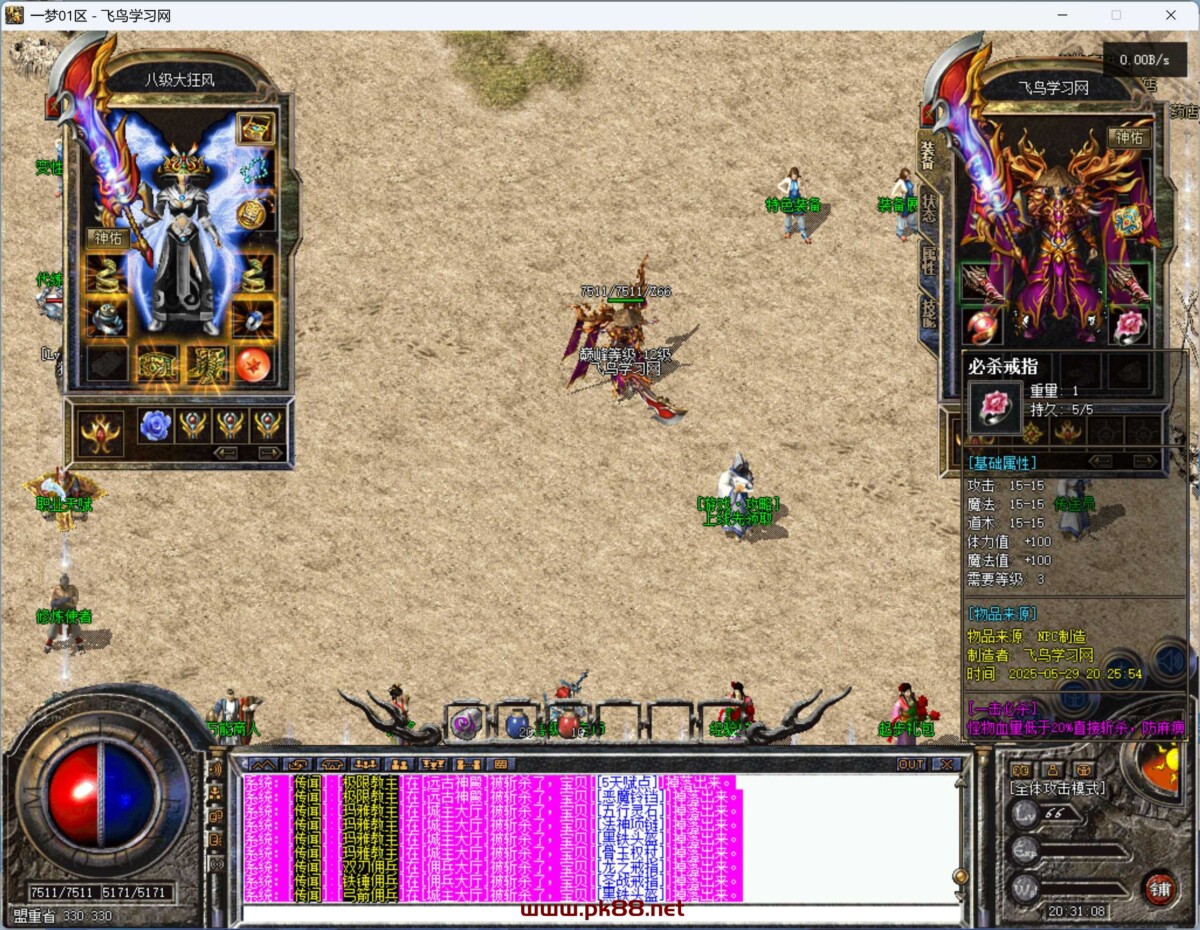The width and height of the screenshot is (1200, 930).
Task: Select the pink rose 必杀戒指 ring slot
Action: (x=1128, y=325)
